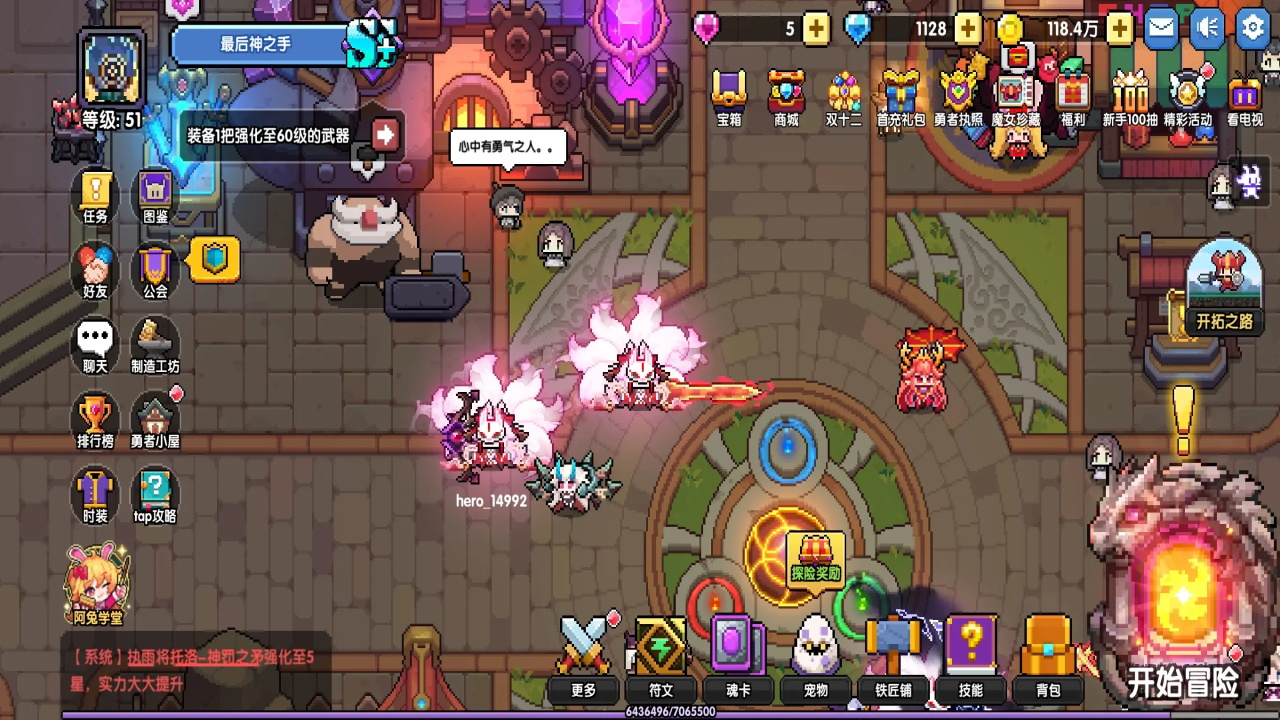This screenshot has height=720, width=1280.
Task: Open the 背包 backpack
Action: coord(1047,657)
